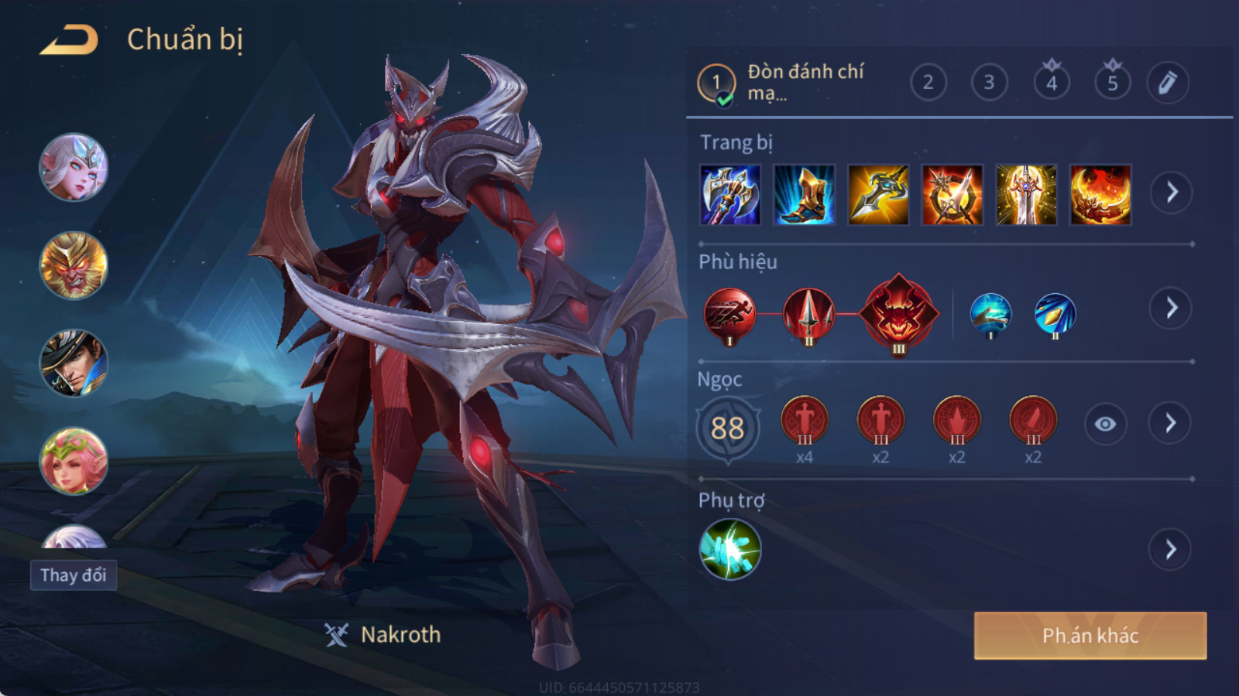Switch to loadout preset 3

pyautogui.click(x=989, y=83)
